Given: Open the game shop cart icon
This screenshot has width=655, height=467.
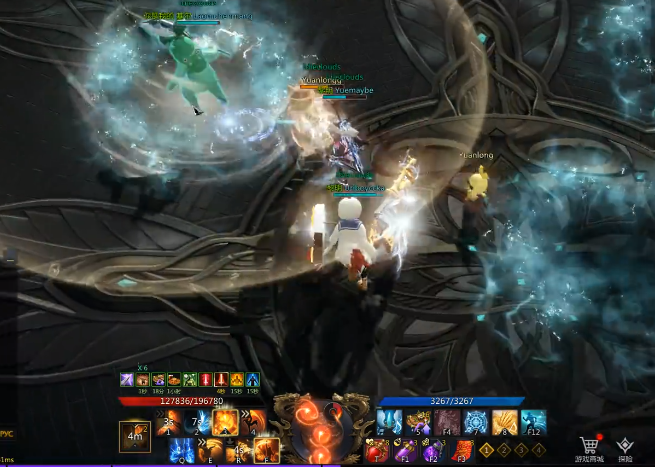Looking at the screenshot, I should point(588,444).
